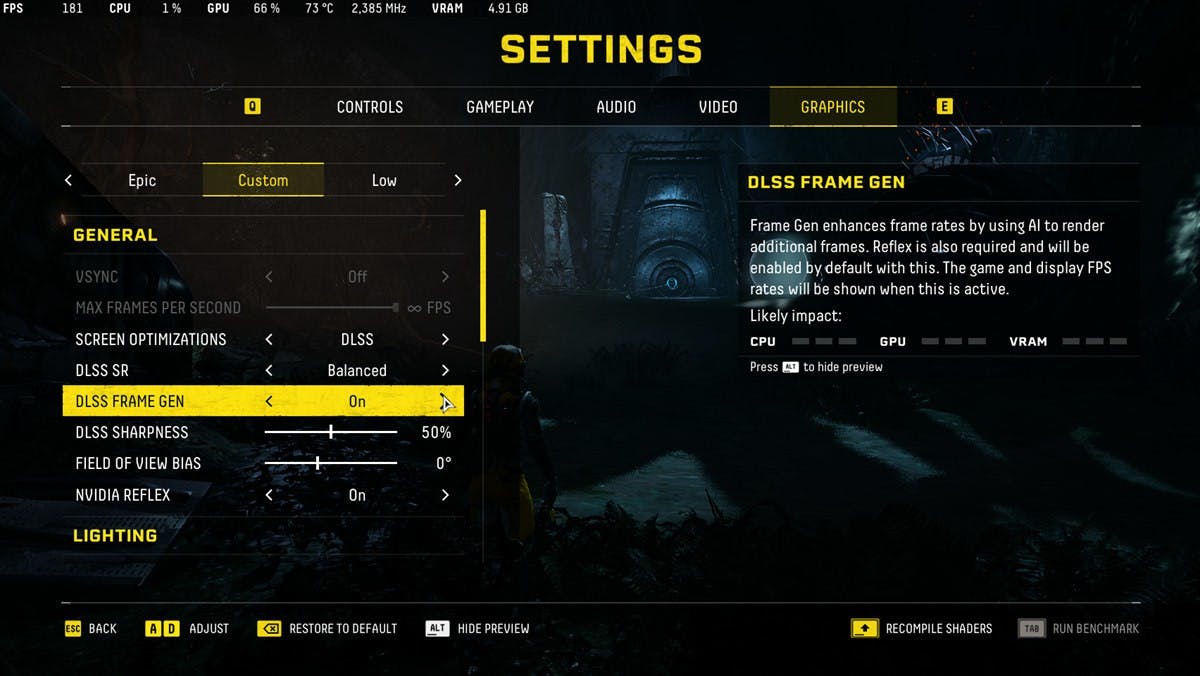Set the DLSS Sharpness slider
The image size is (1200, 676).
click(x=331, y=433)
